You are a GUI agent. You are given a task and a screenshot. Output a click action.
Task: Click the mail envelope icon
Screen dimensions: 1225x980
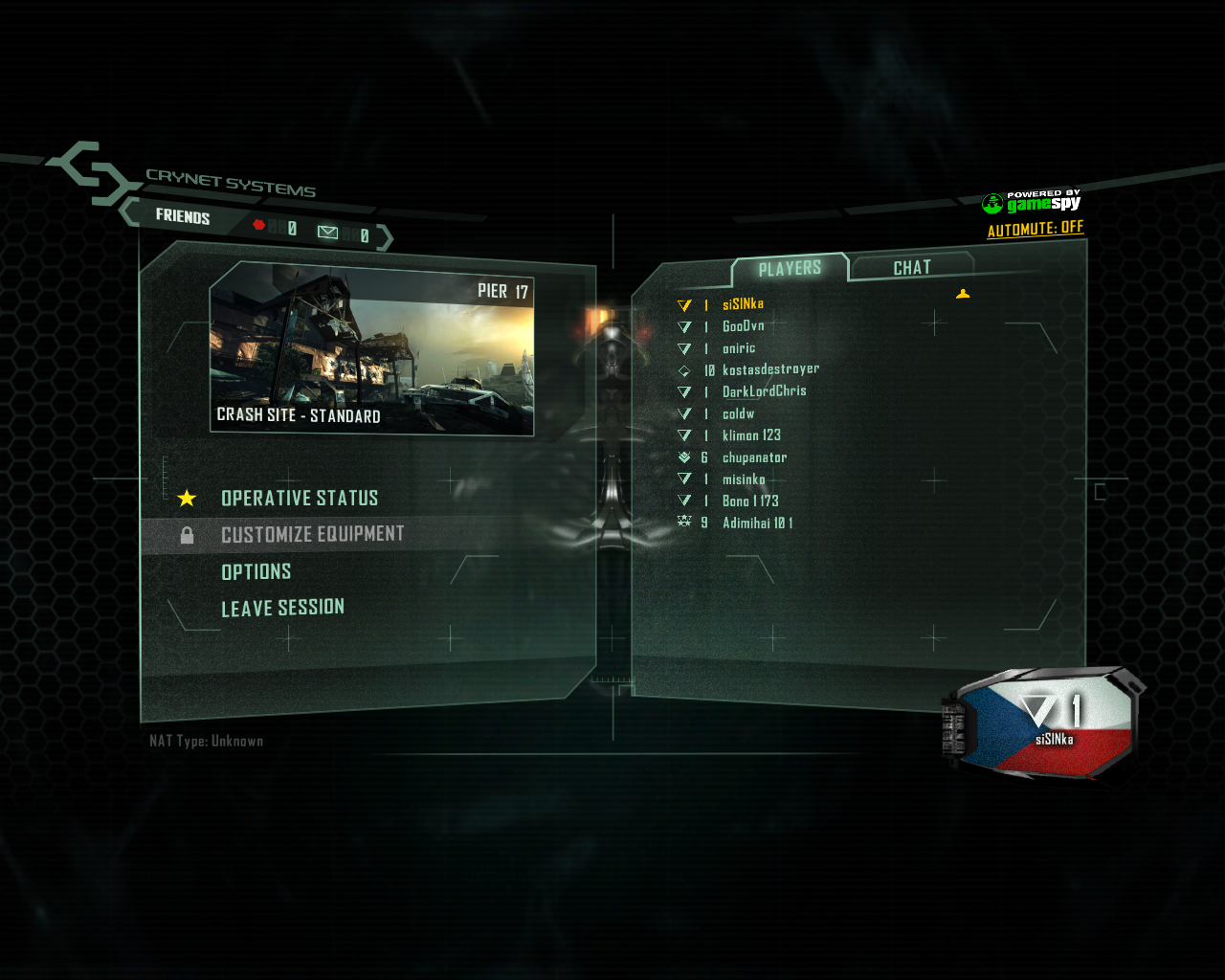tap(327, 233)
